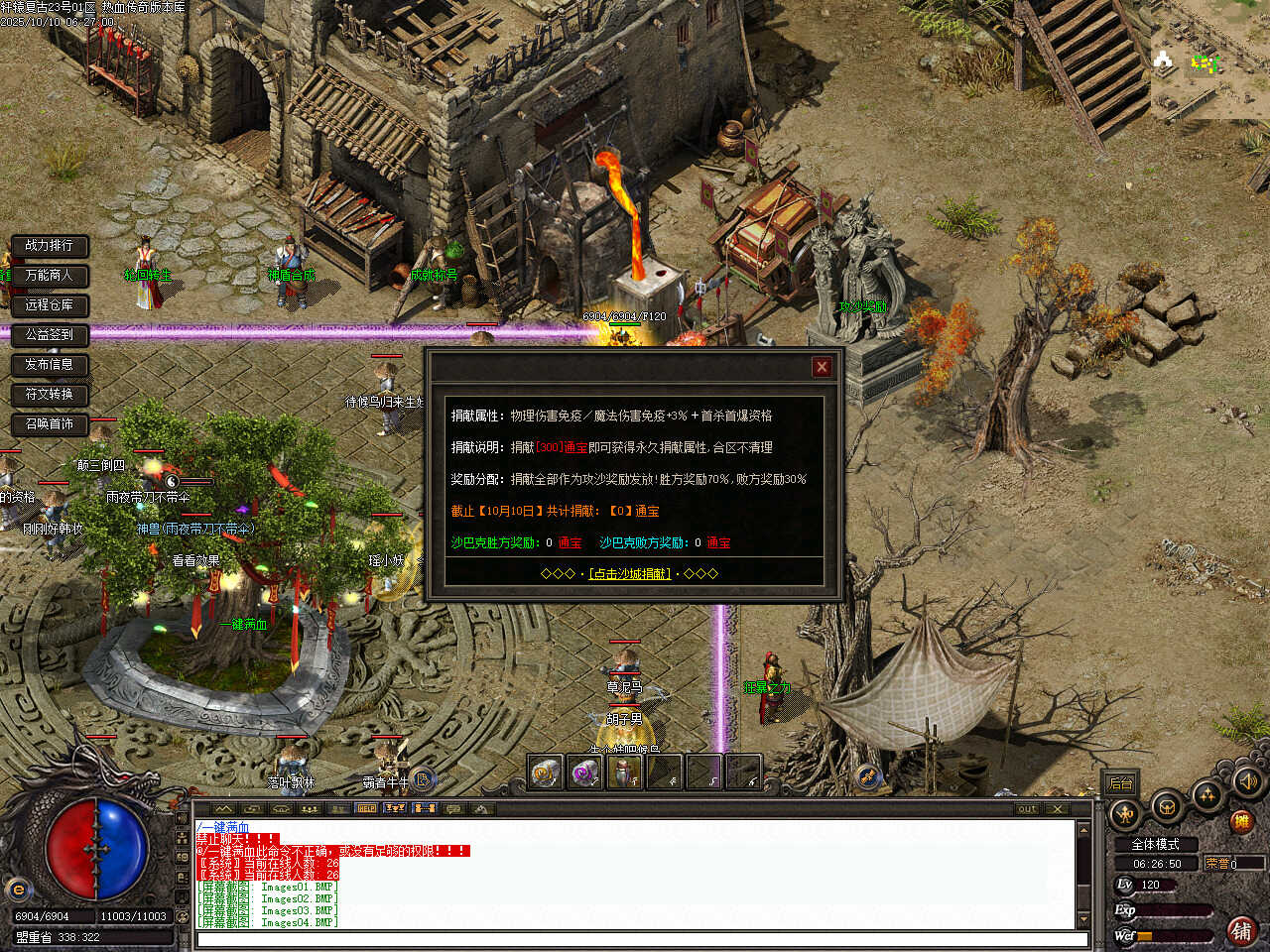Image resolution: width=1270 pixels, height=952 pixels.
Task: Click the HELP button on chat toolbar
Action: pyautogui.click(x=366, y=809)
